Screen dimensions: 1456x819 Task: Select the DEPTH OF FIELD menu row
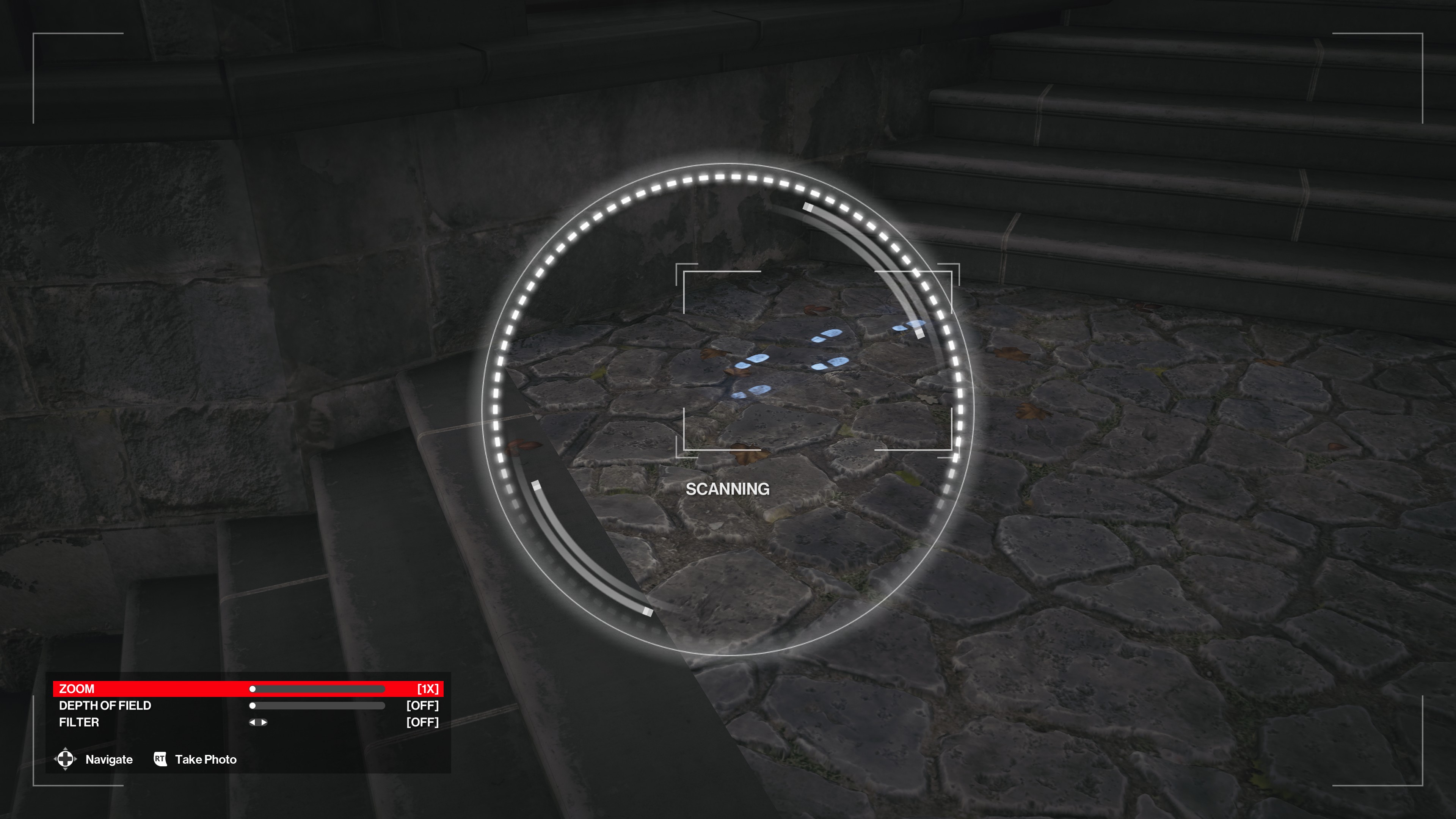tap(105, 705)
